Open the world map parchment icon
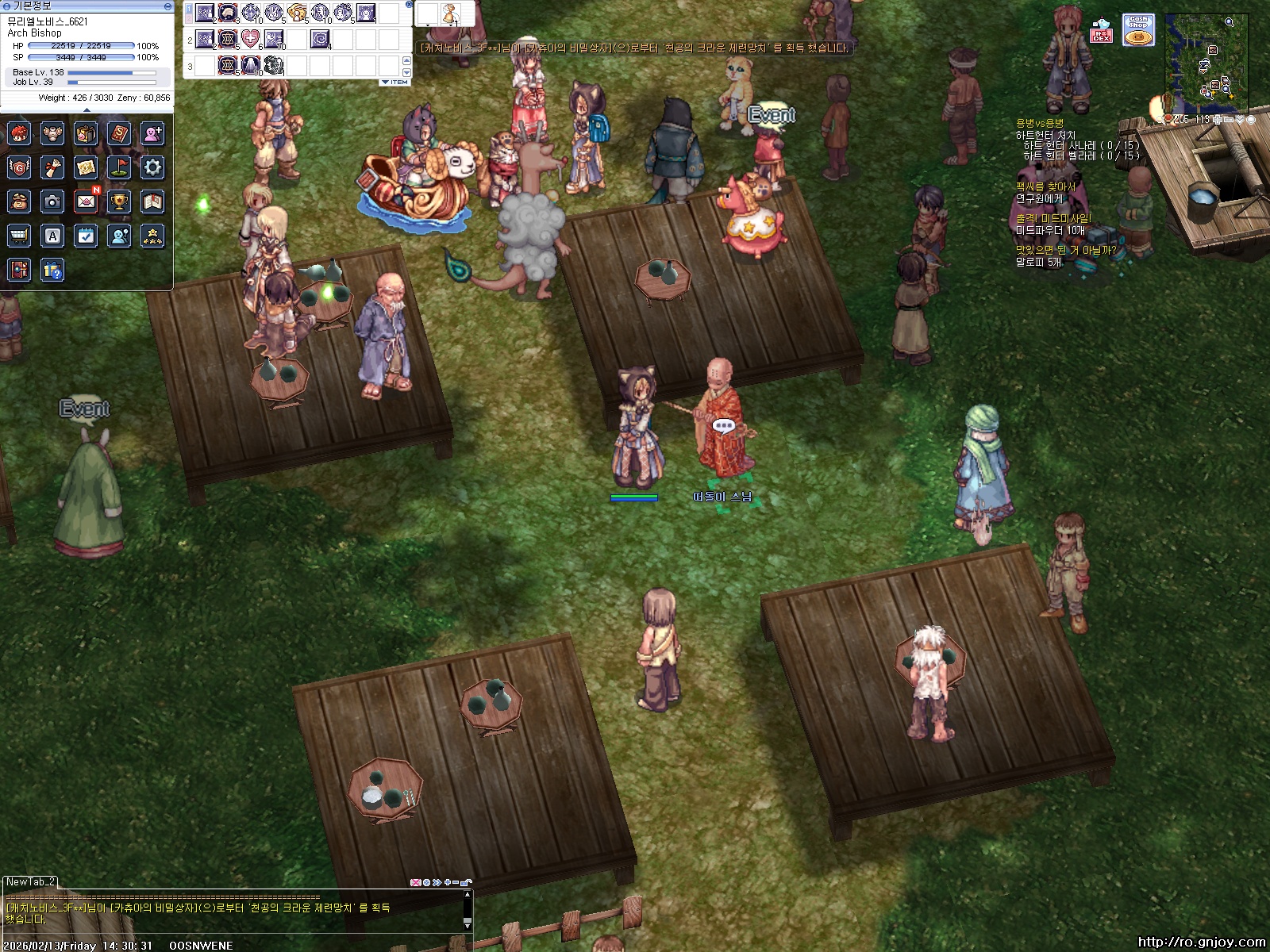Viewport: 1270px width, 952px height. 86,167
